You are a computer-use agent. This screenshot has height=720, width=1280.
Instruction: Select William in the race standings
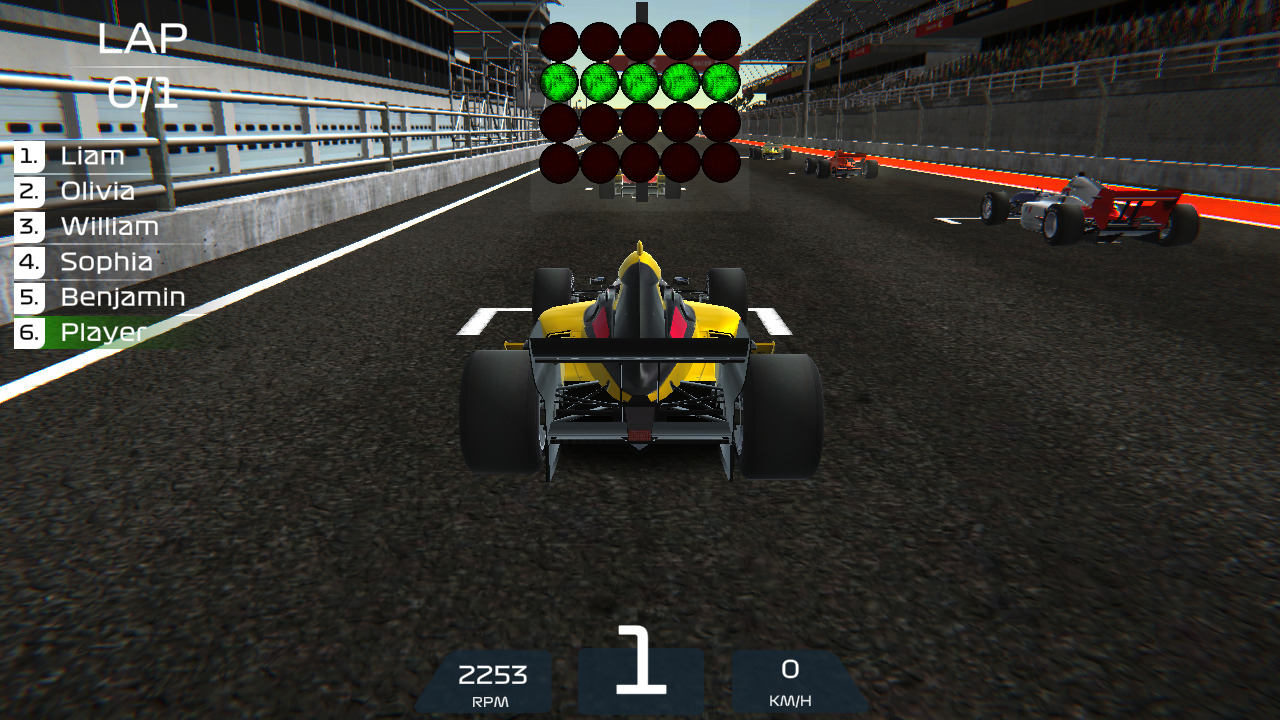(108, 226)
